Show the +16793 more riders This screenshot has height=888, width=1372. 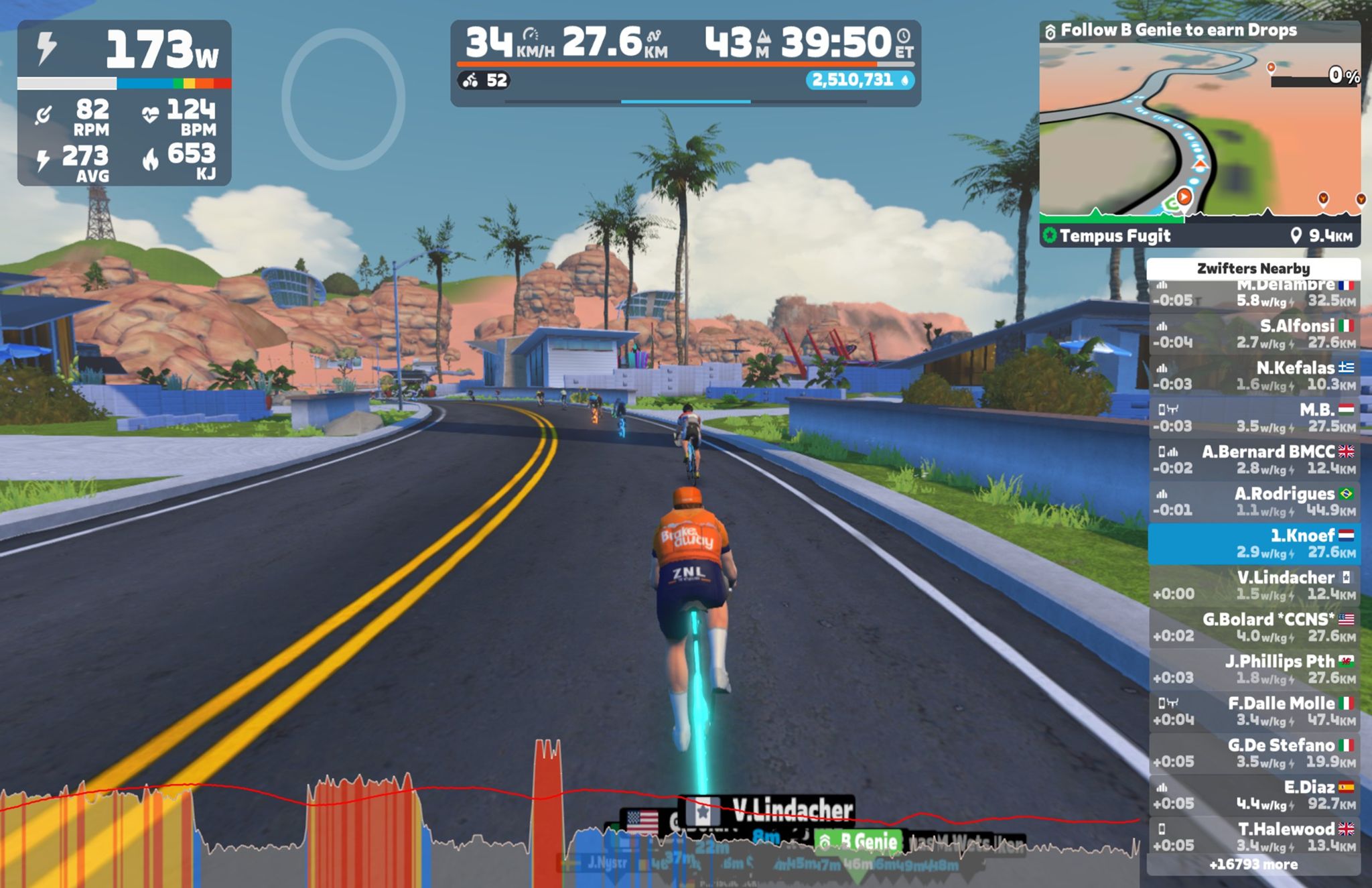click(x=1253, y=865)
